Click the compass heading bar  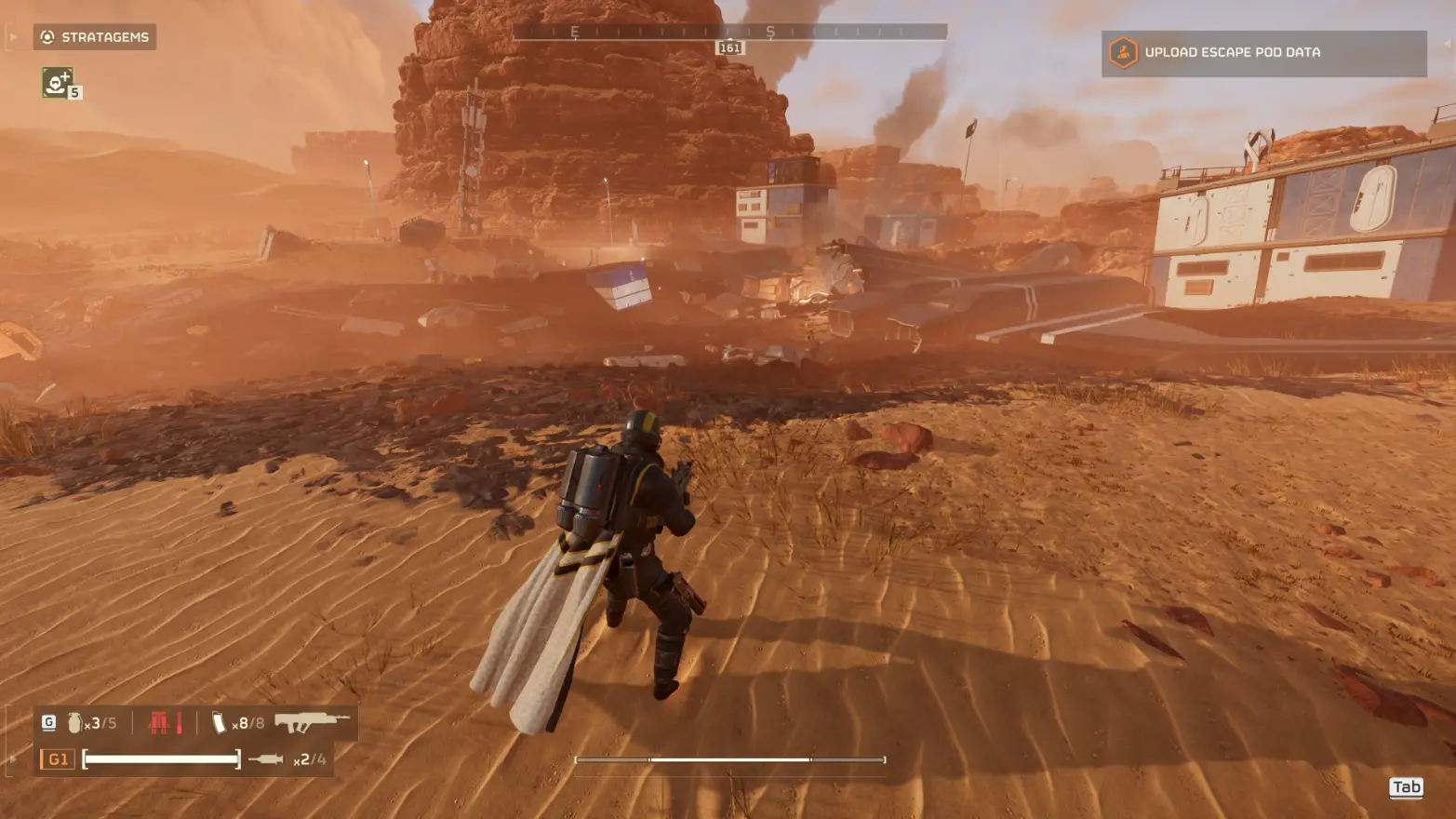click(729, 33)
